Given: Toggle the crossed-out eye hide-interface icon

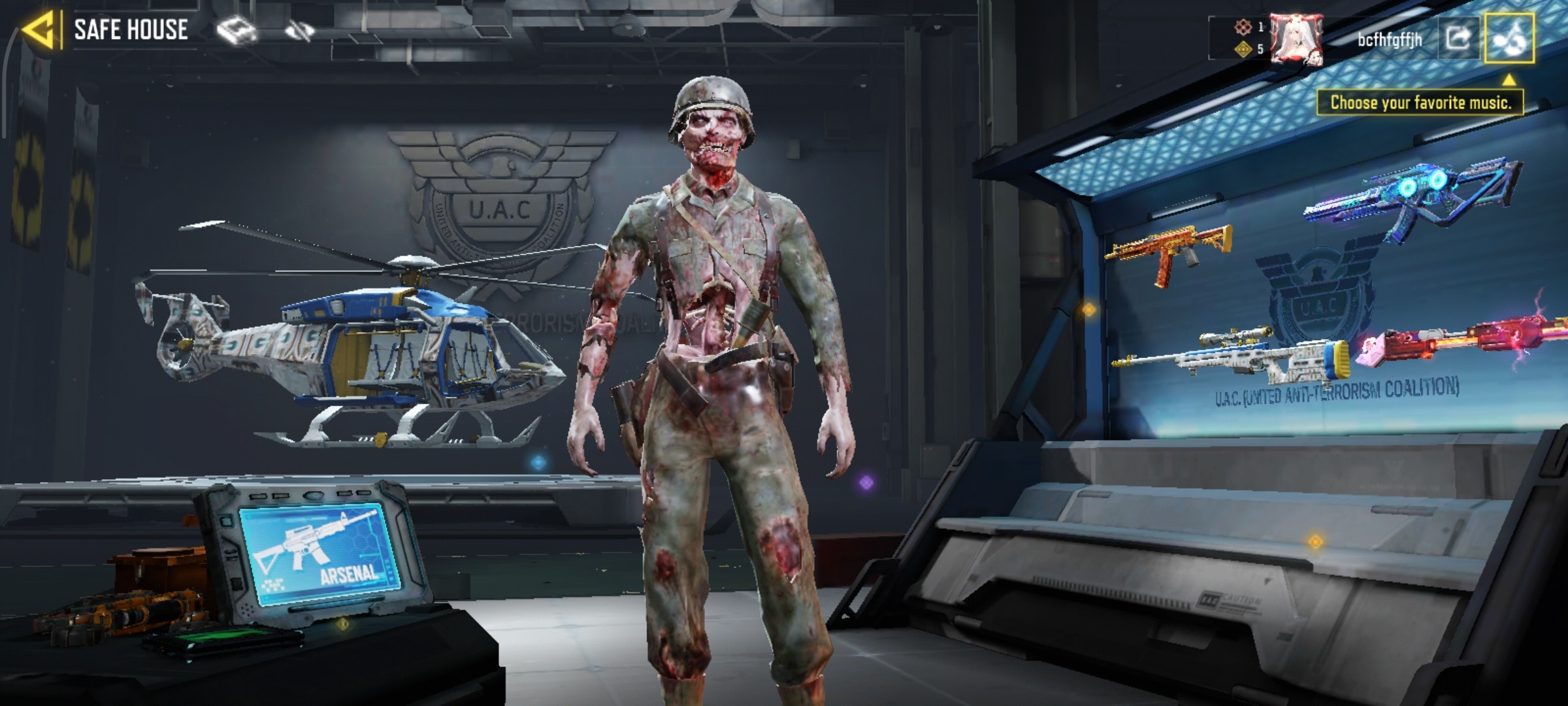Looking at the screenshot, I should [x=300, y=30].
